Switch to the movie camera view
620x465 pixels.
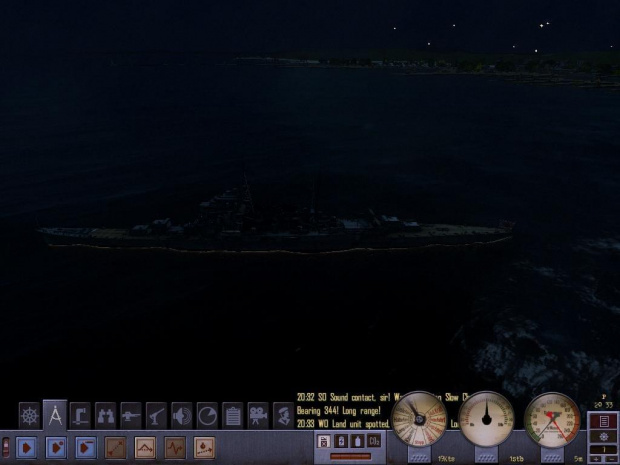258,415
